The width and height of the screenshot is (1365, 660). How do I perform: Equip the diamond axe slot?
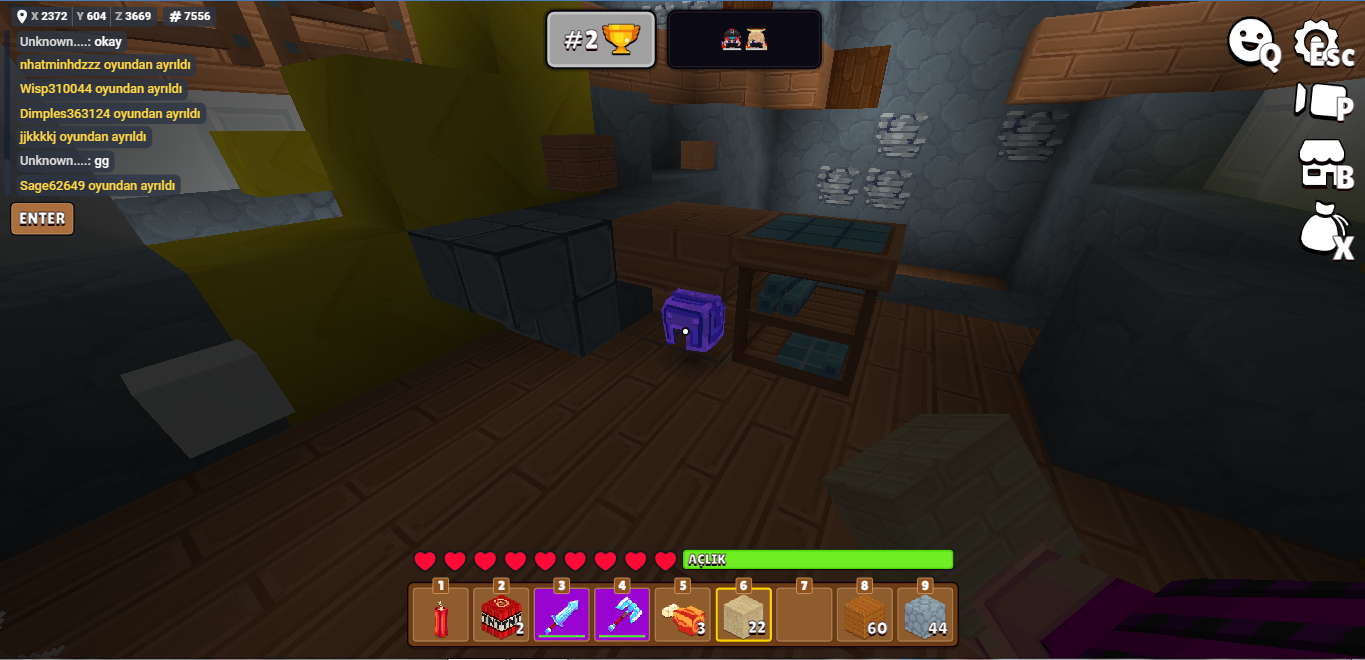tap(622, 615)
